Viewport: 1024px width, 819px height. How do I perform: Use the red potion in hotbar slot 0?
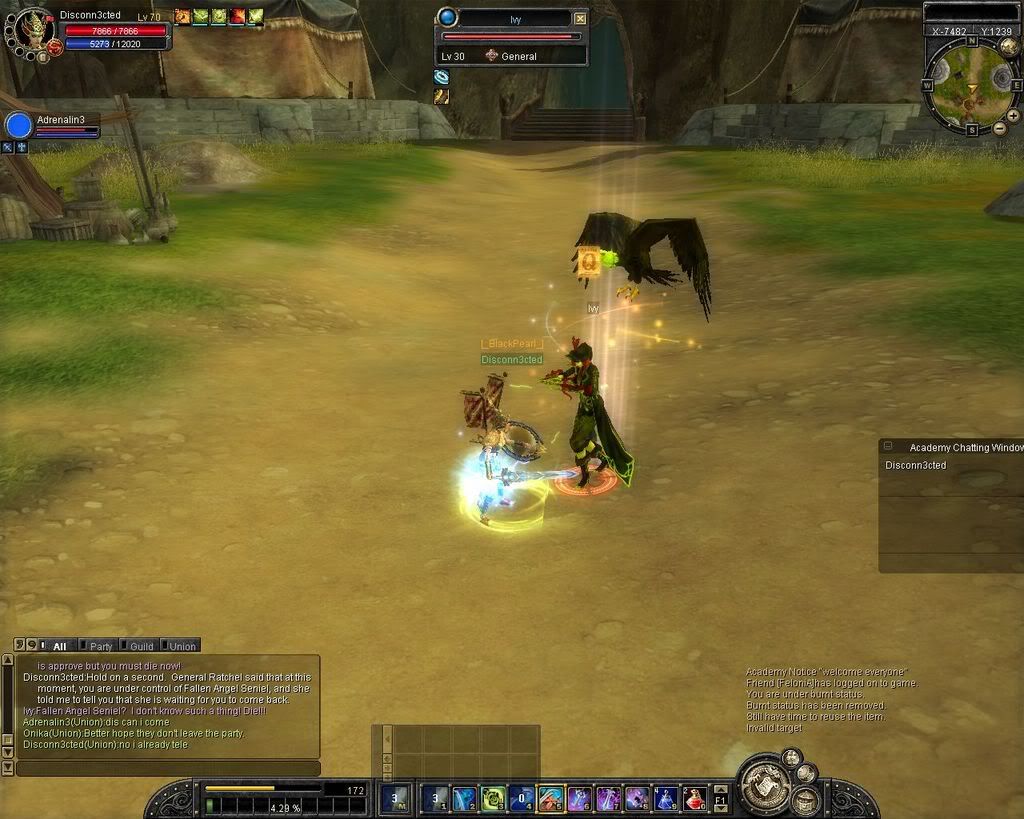695,798
